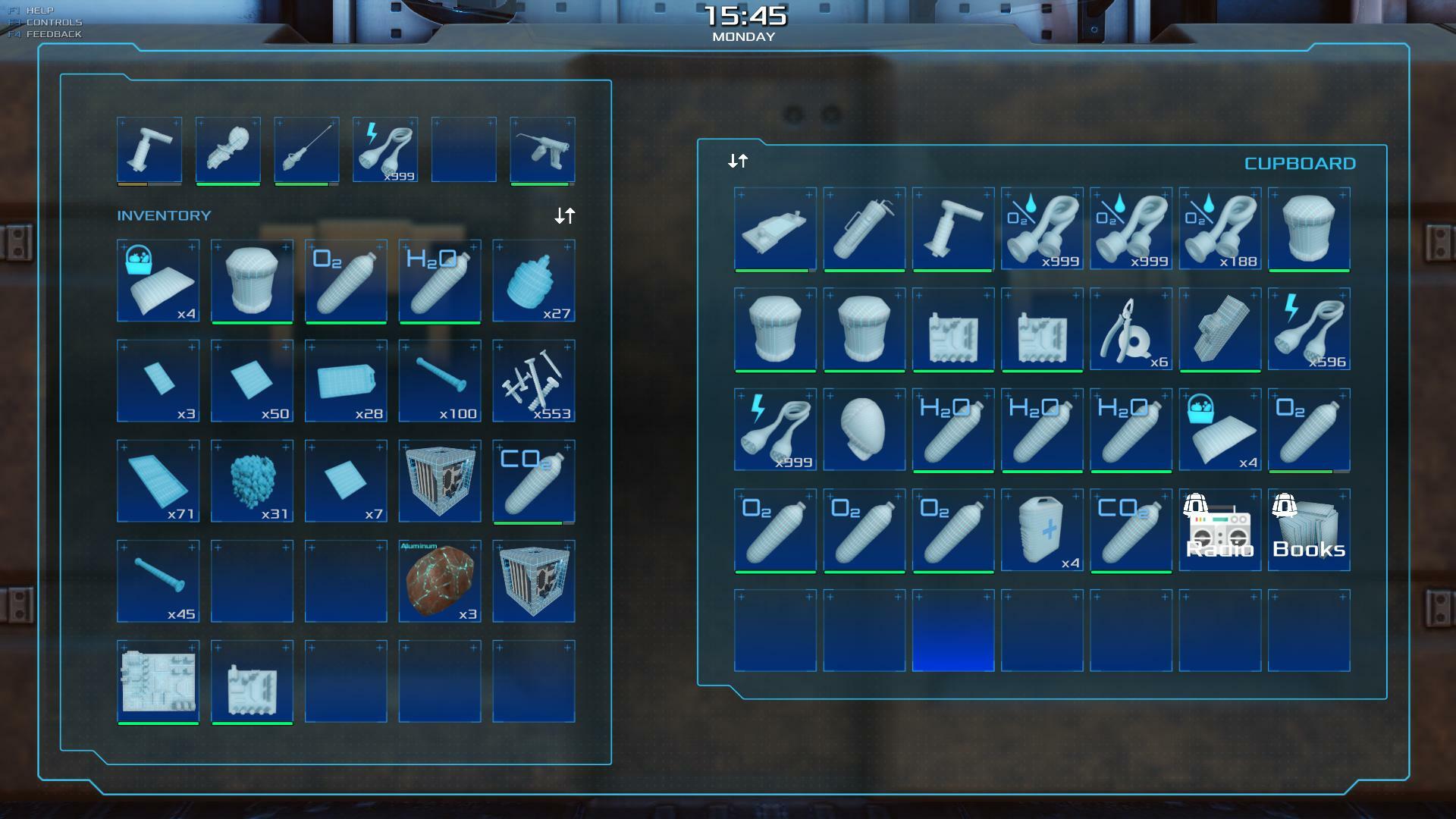Select the rod stack of 100
The image size is (1456, 819).
click(x=440, y=381)
